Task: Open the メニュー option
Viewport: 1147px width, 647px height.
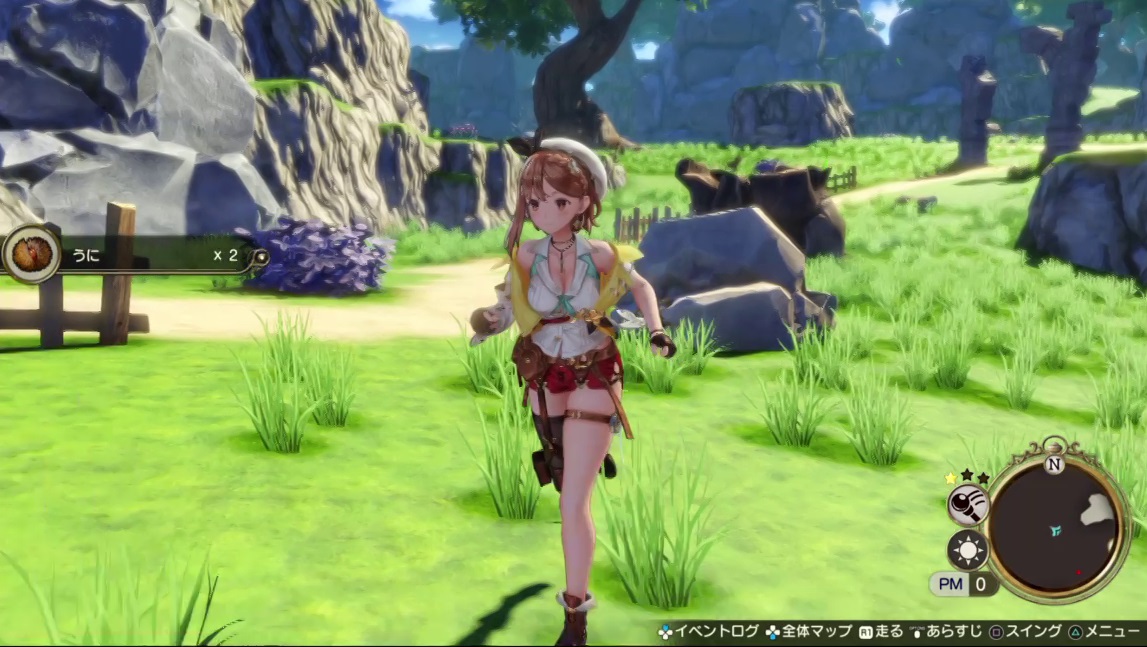Action: (x=1104, y=632)
